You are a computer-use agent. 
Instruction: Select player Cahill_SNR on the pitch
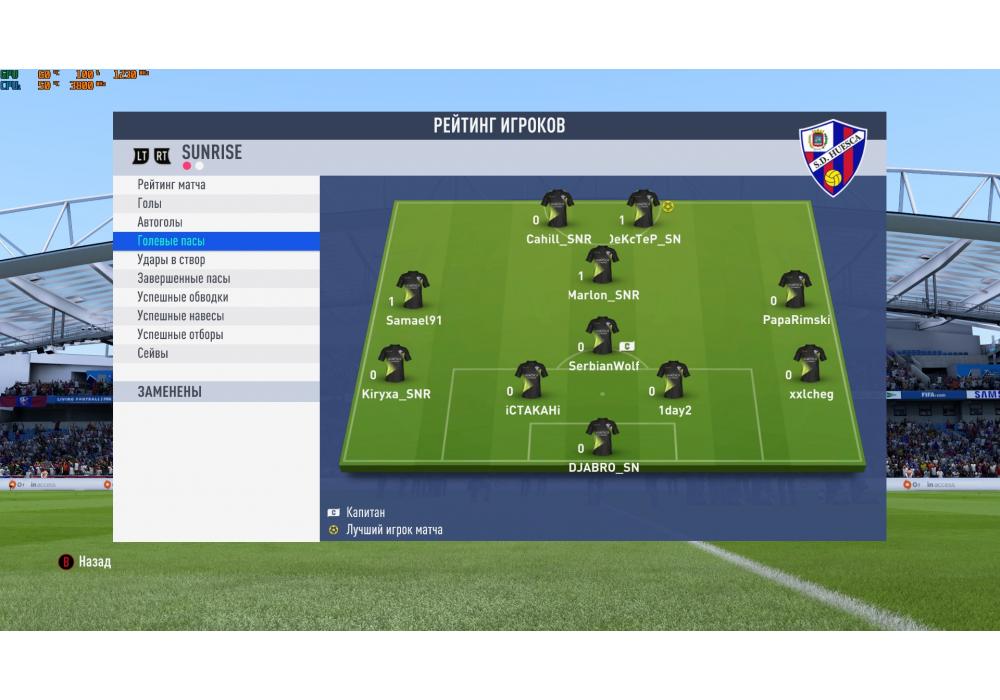tap(557, 210)
